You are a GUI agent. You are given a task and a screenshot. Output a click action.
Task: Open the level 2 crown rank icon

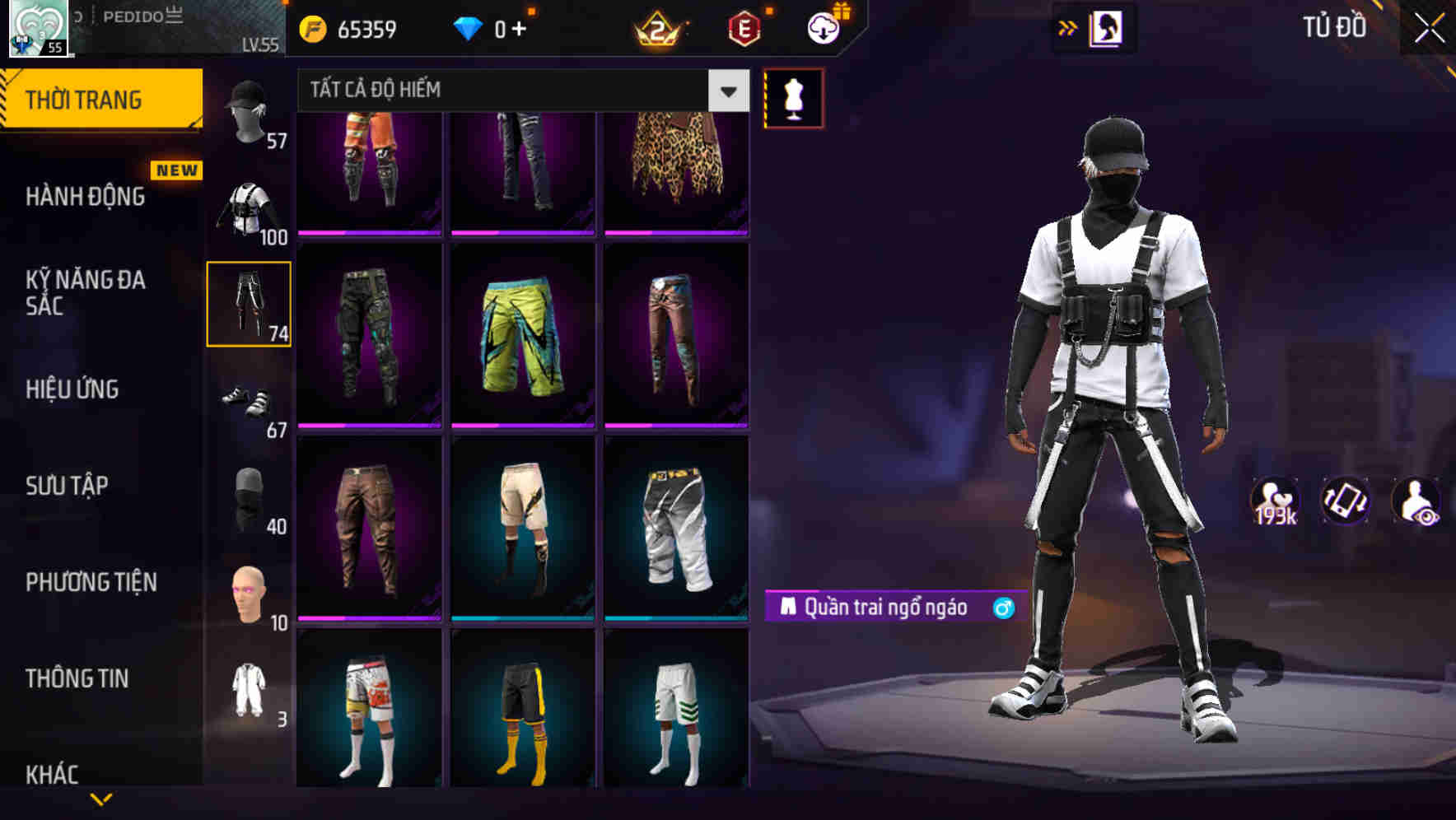(x=659, y=27)
